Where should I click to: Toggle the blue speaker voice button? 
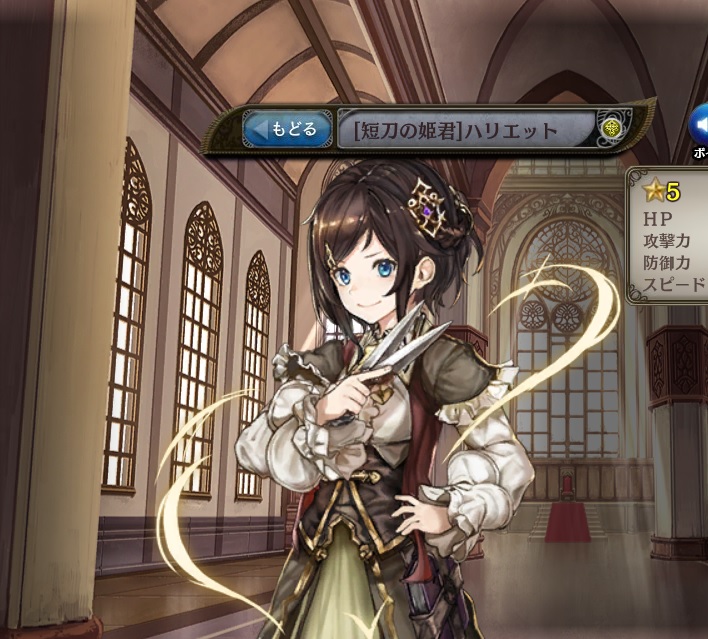698,125
